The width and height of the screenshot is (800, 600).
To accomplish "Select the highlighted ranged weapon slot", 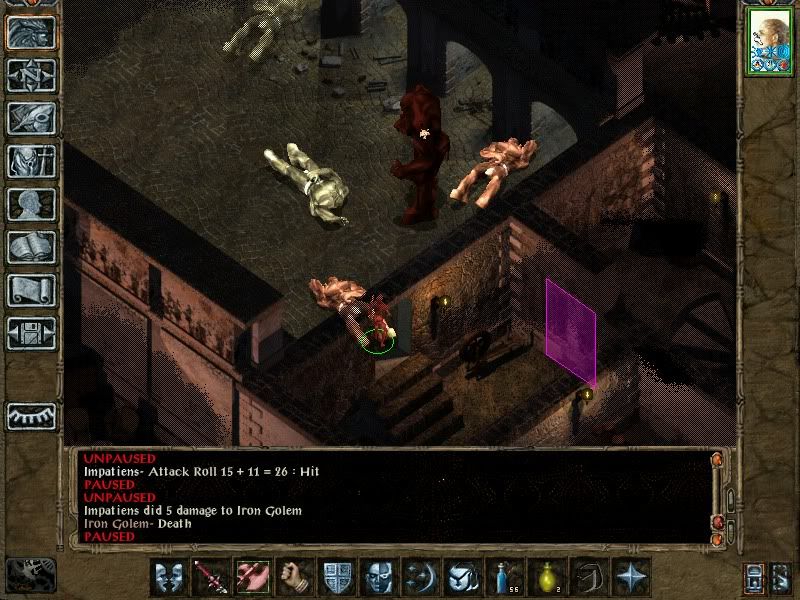I will 251,578.
